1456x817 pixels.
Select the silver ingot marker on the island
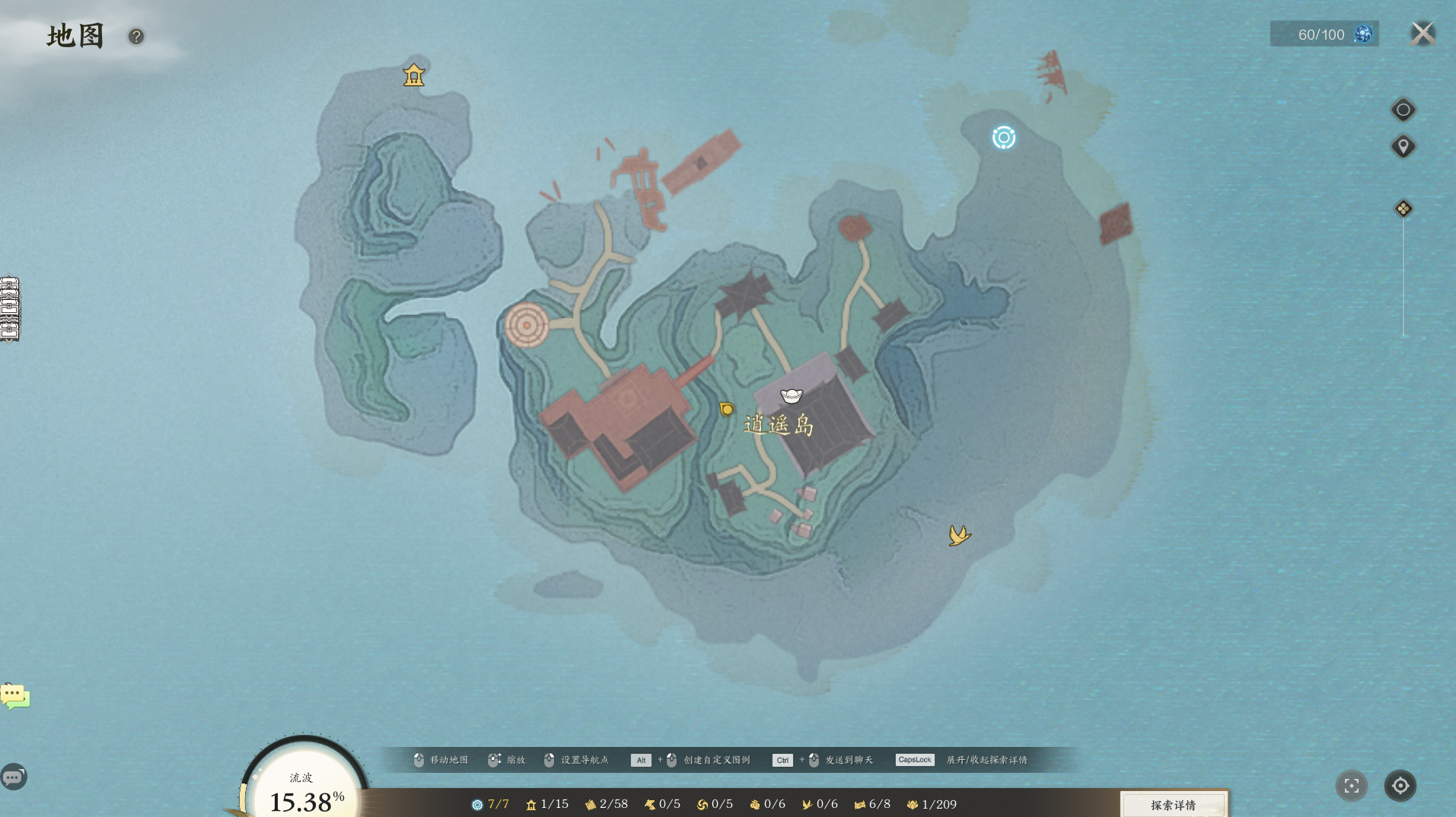point(792,396)
